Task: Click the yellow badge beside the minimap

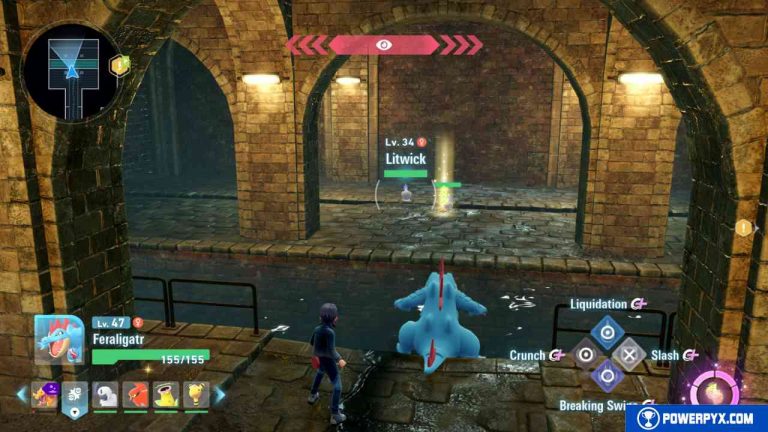Action: point(119,66)
